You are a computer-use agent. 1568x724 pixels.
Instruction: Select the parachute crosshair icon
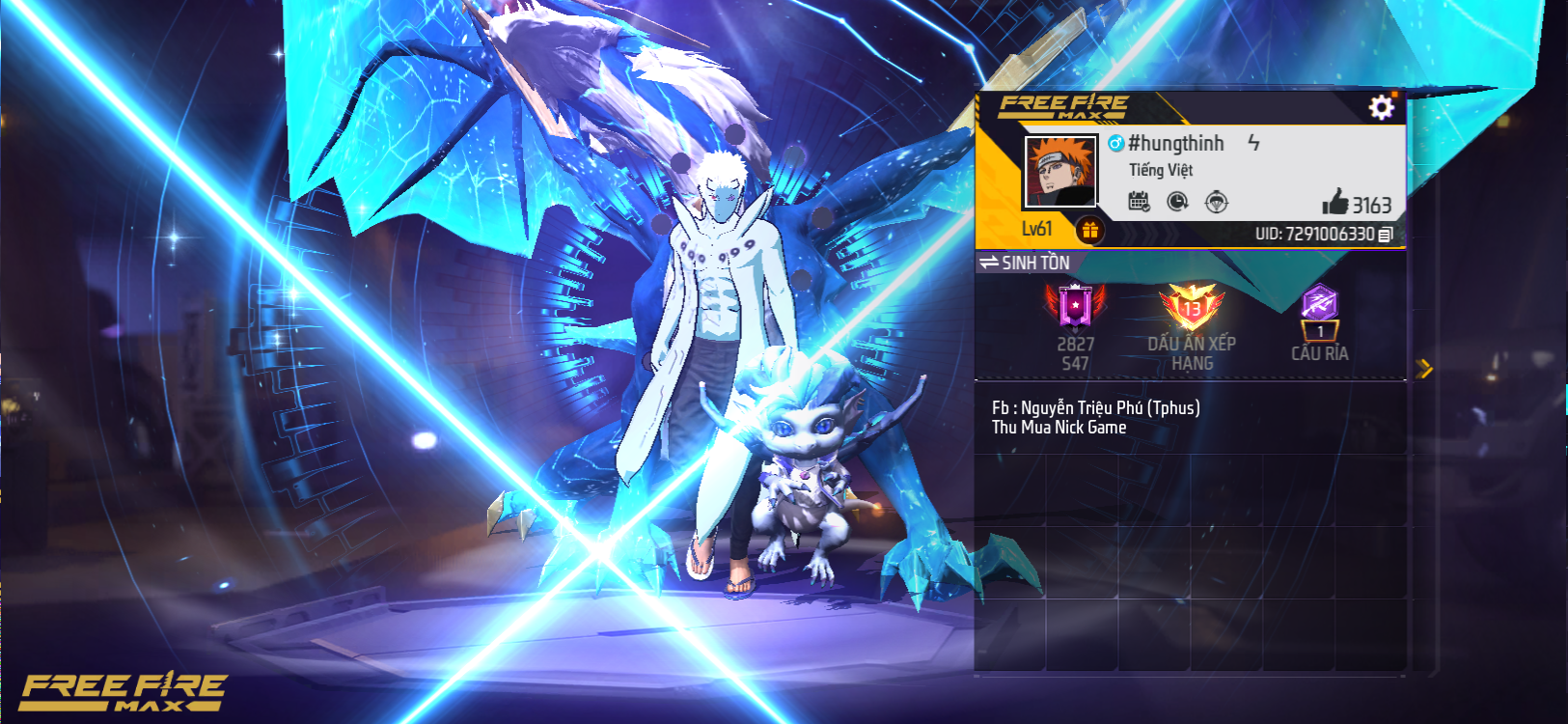[x=1217, y=202]
